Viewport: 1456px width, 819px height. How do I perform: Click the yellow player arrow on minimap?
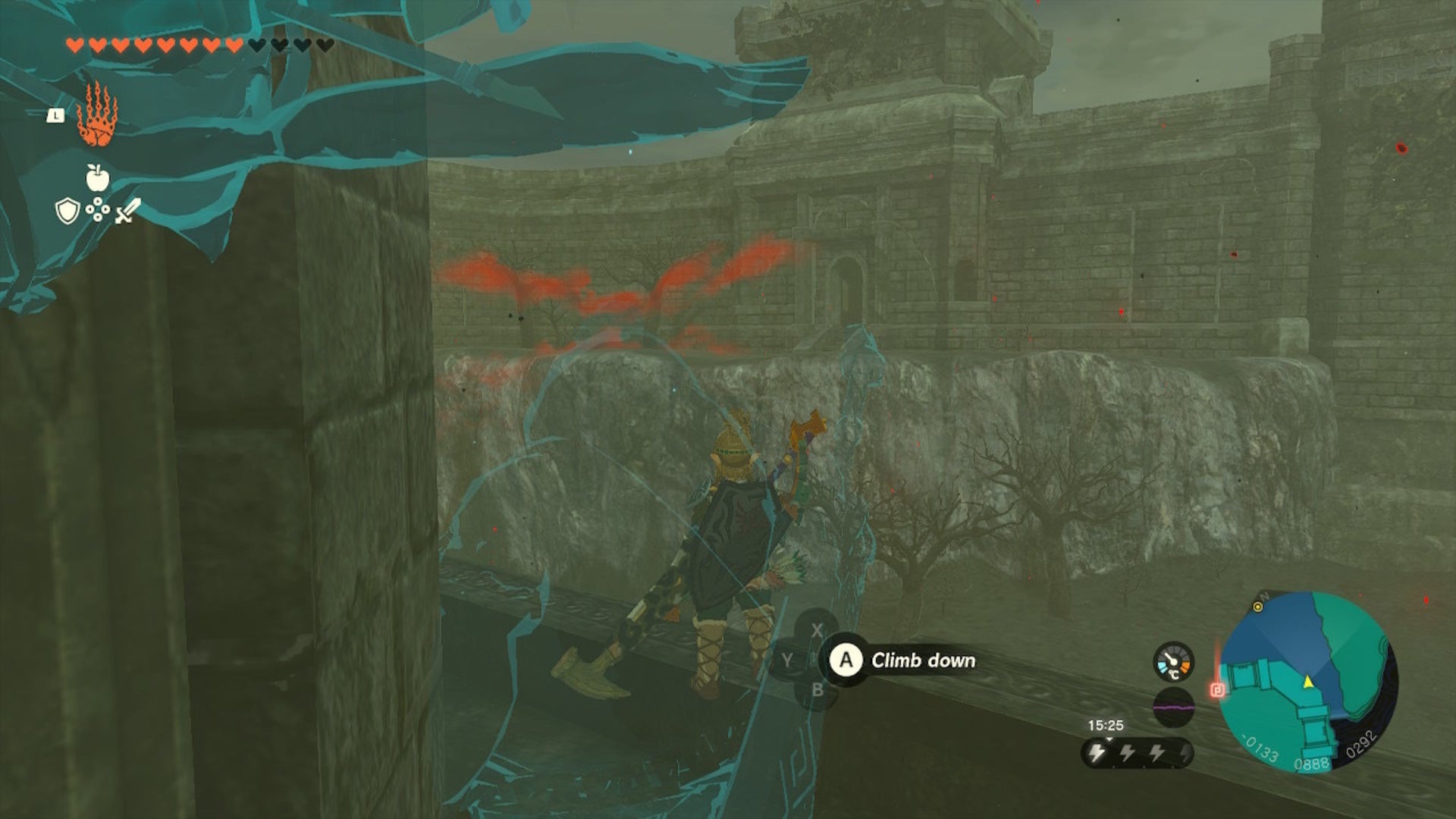[x=1307, y=682]
